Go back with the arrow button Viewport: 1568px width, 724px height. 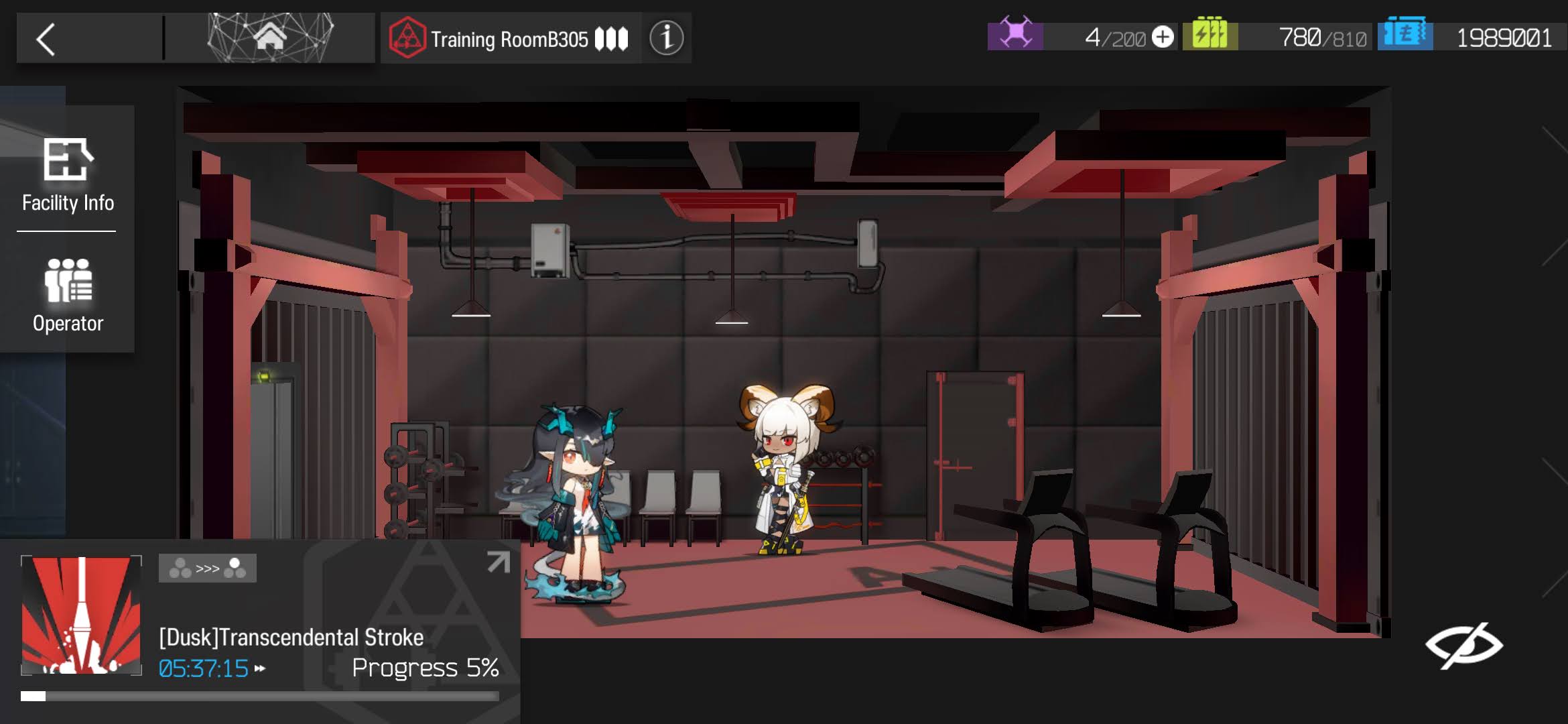pos(46,39)
